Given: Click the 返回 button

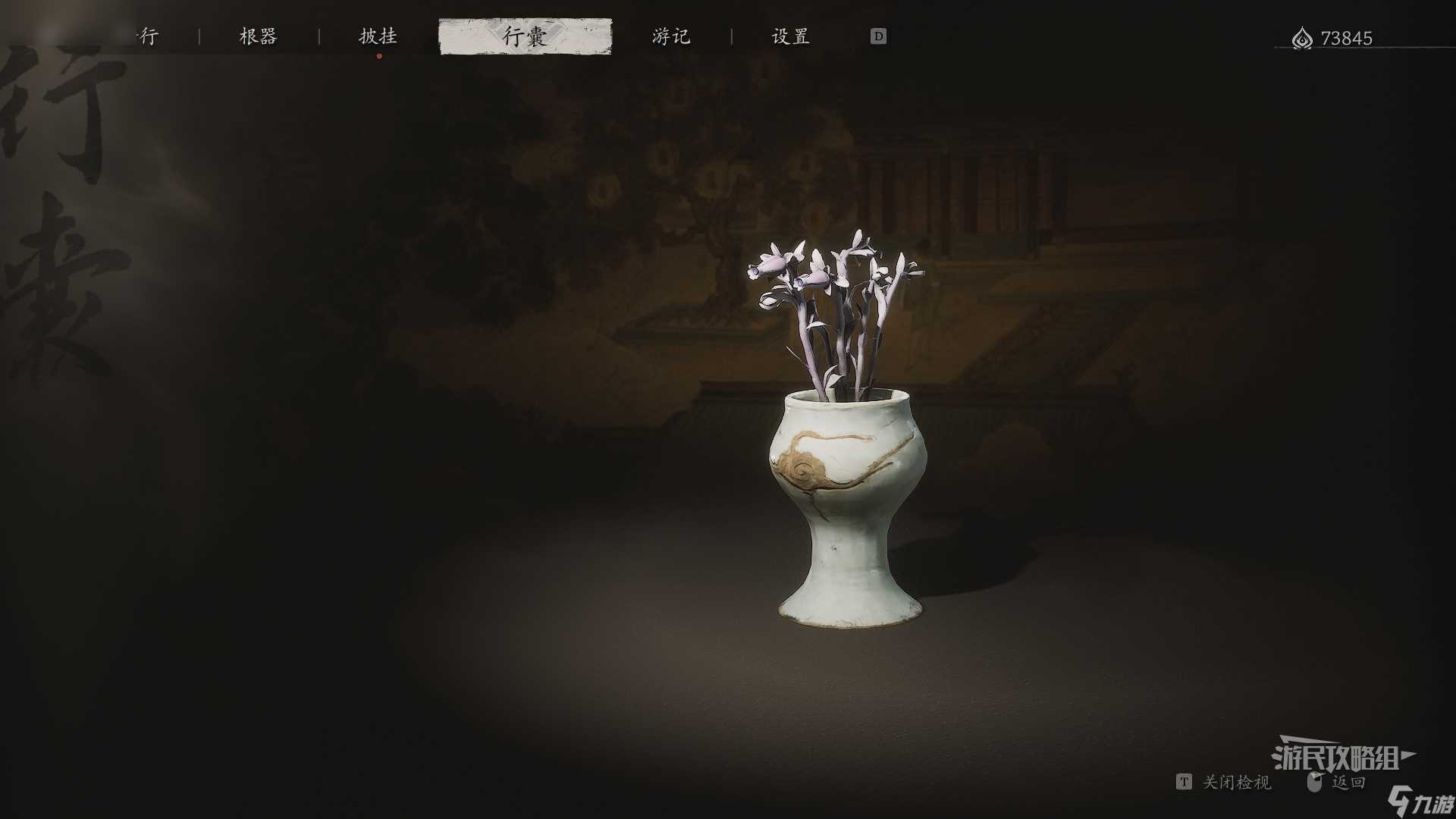Looking at the screenshot, I should coord(1349,782).
